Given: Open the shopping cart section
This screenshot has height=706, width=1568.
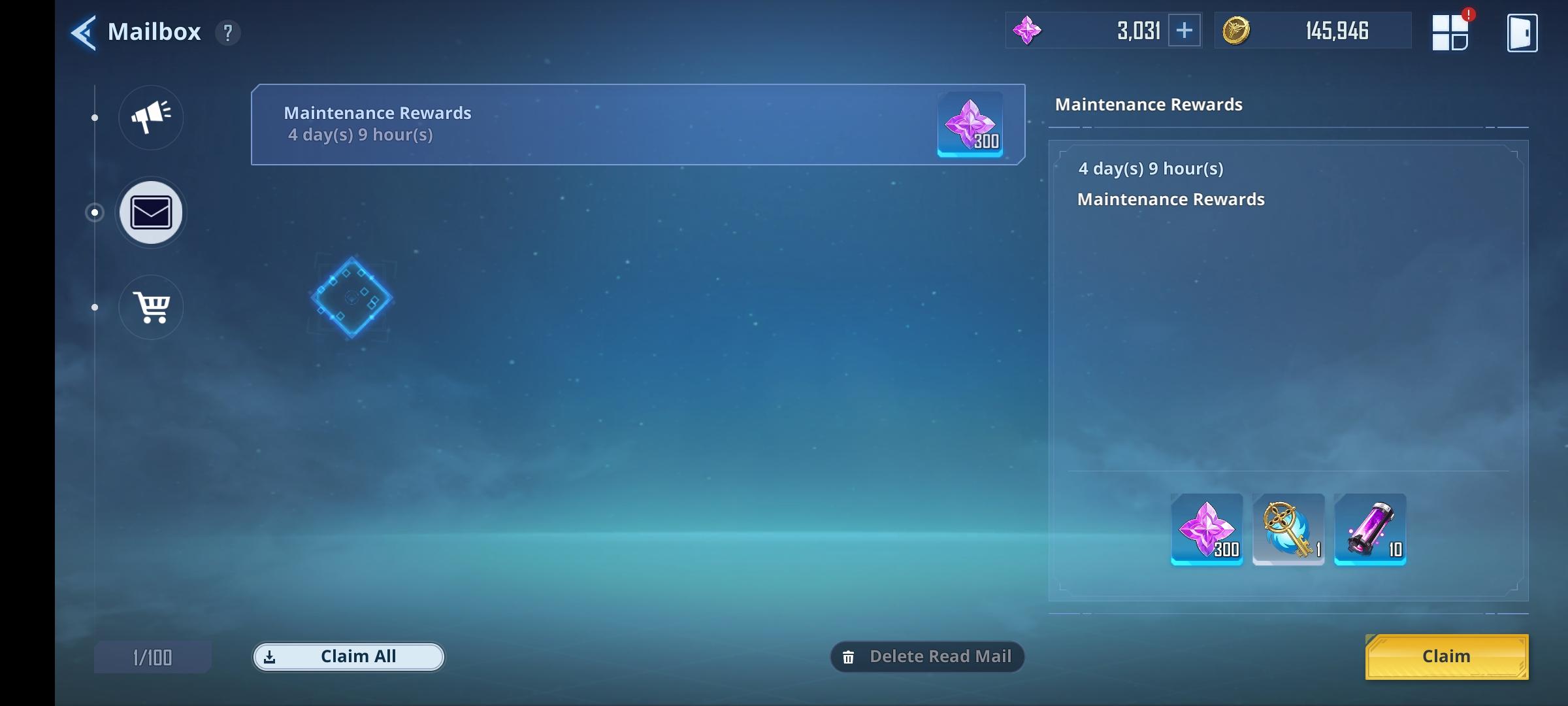Looking at the screenshot, I should [150, 307].
